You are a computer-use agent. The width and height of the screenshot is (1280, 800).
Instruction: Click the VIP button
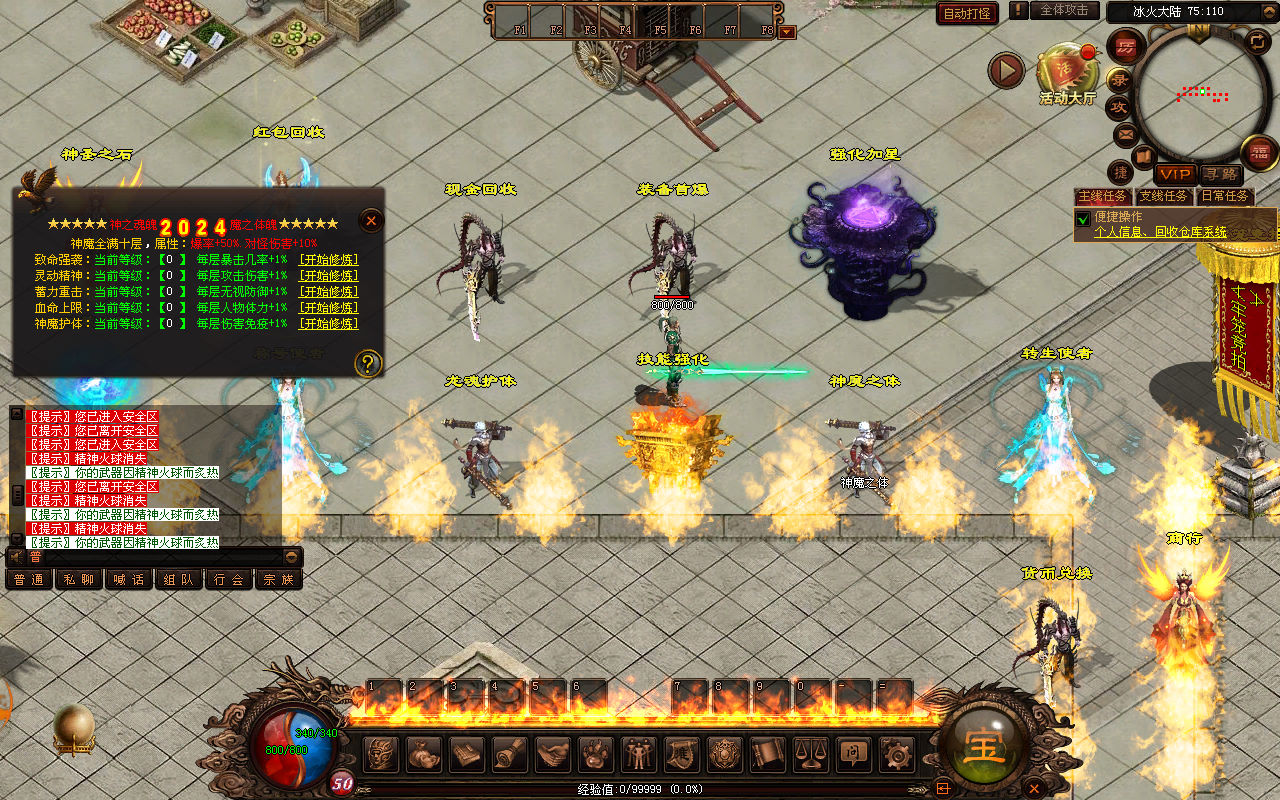coord(1175,174)
